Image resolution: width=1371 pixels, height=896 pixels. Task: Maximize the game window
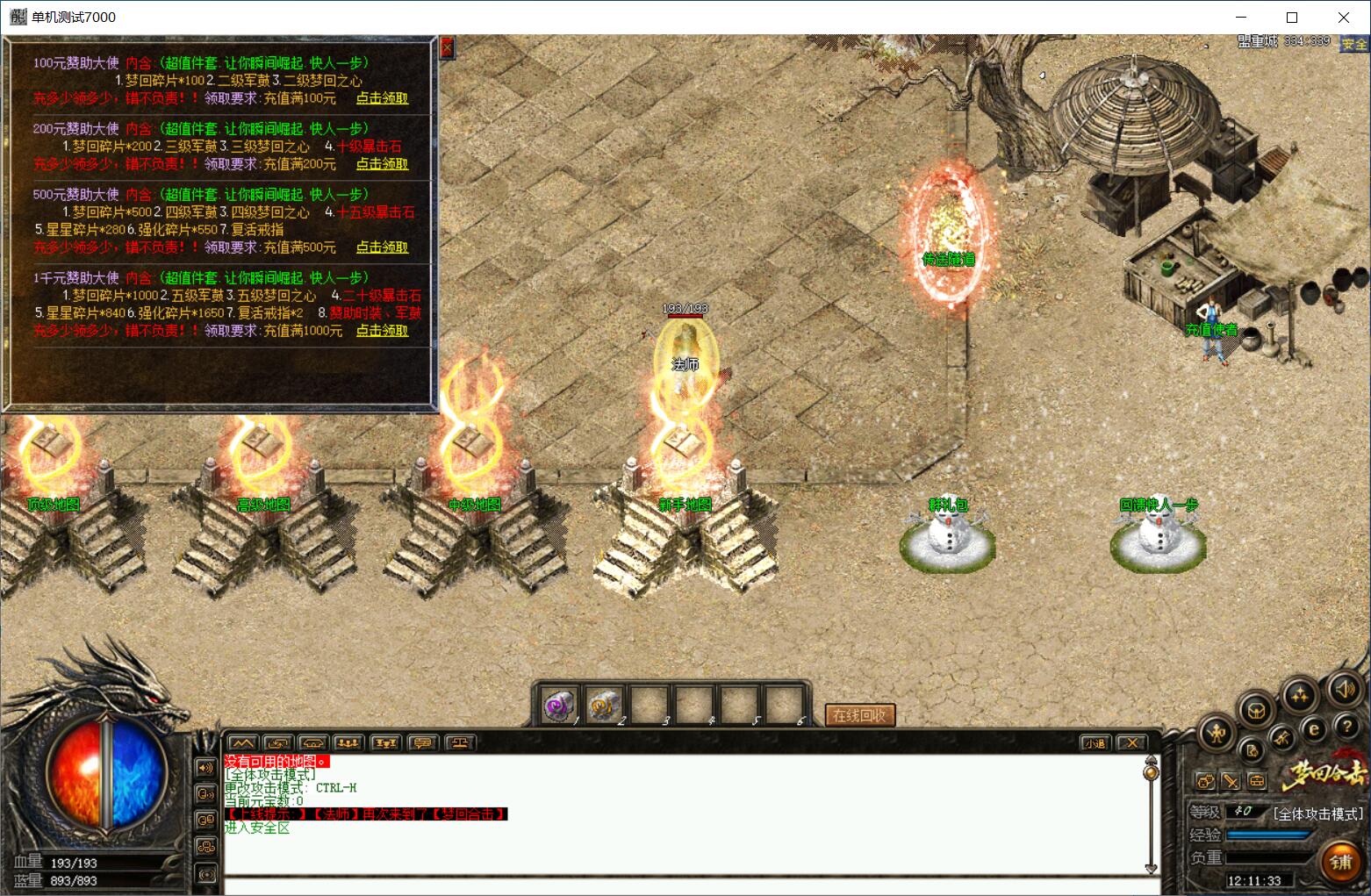tap(1292, 18)
